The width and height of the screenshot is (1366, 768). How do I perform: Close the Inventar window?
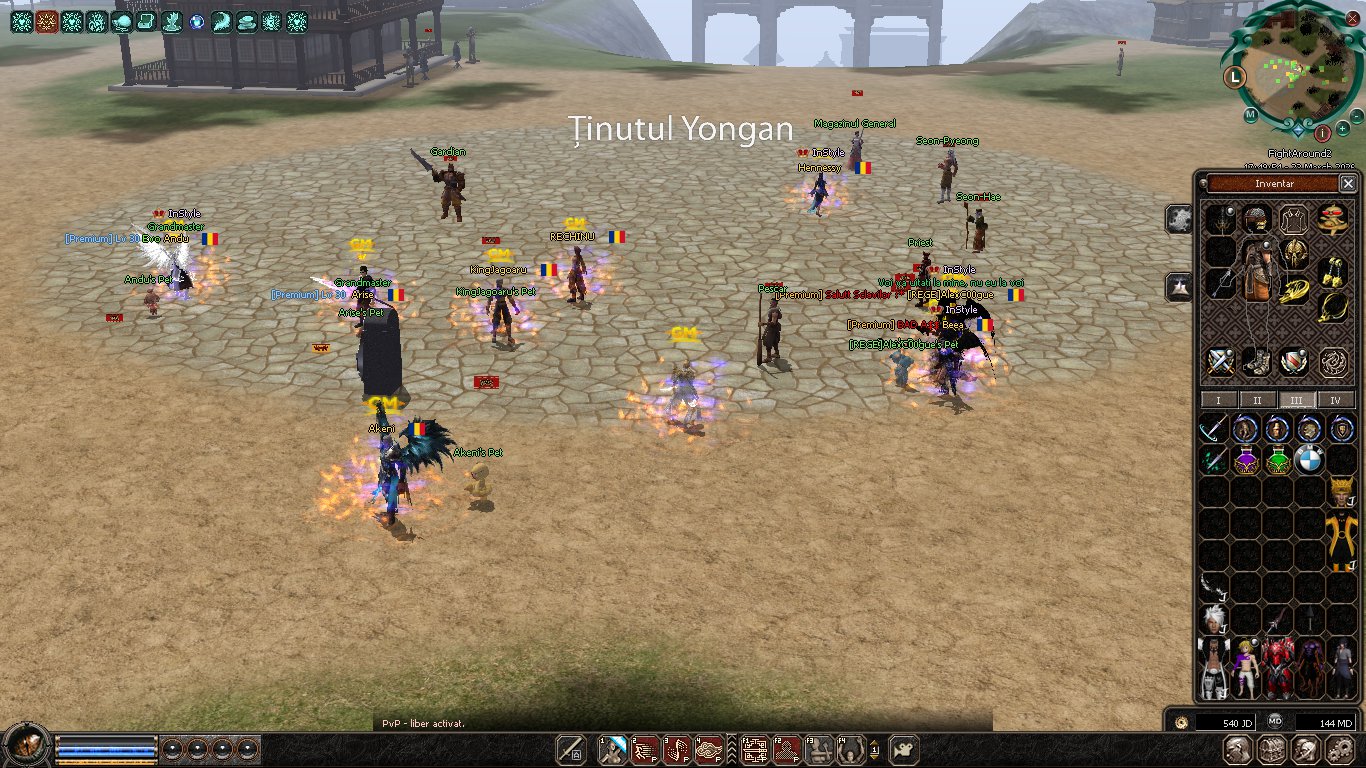coord(1348,184)
